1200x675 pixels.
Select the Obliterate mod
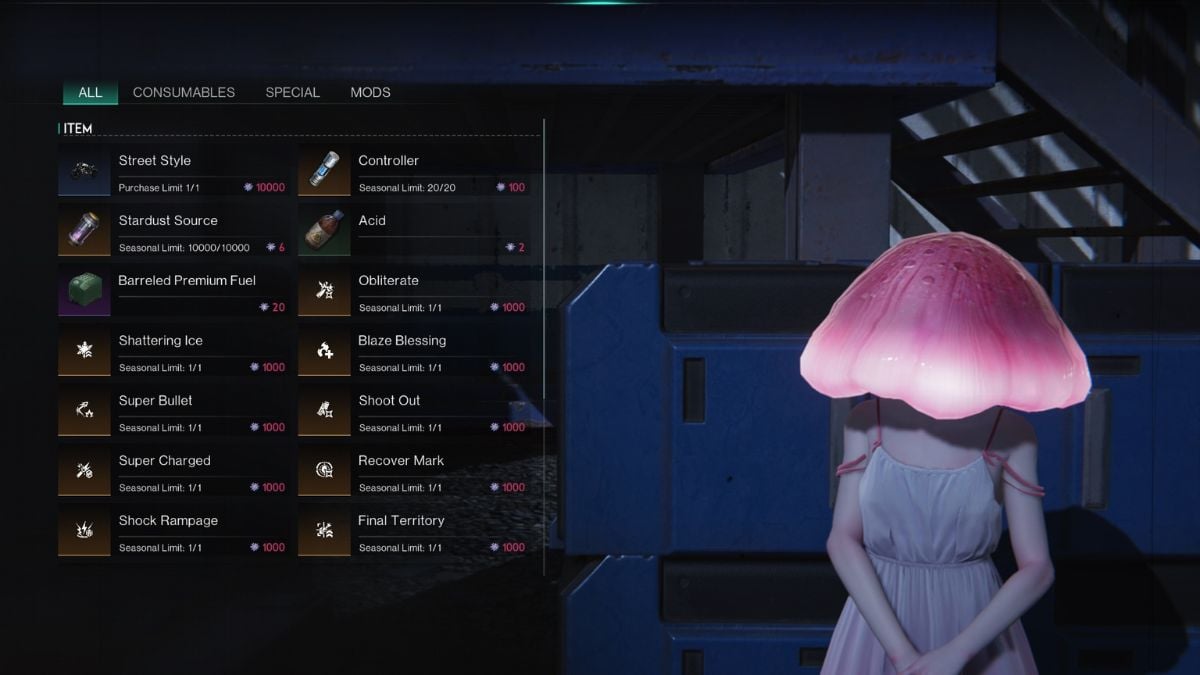(x=413, y=291)
